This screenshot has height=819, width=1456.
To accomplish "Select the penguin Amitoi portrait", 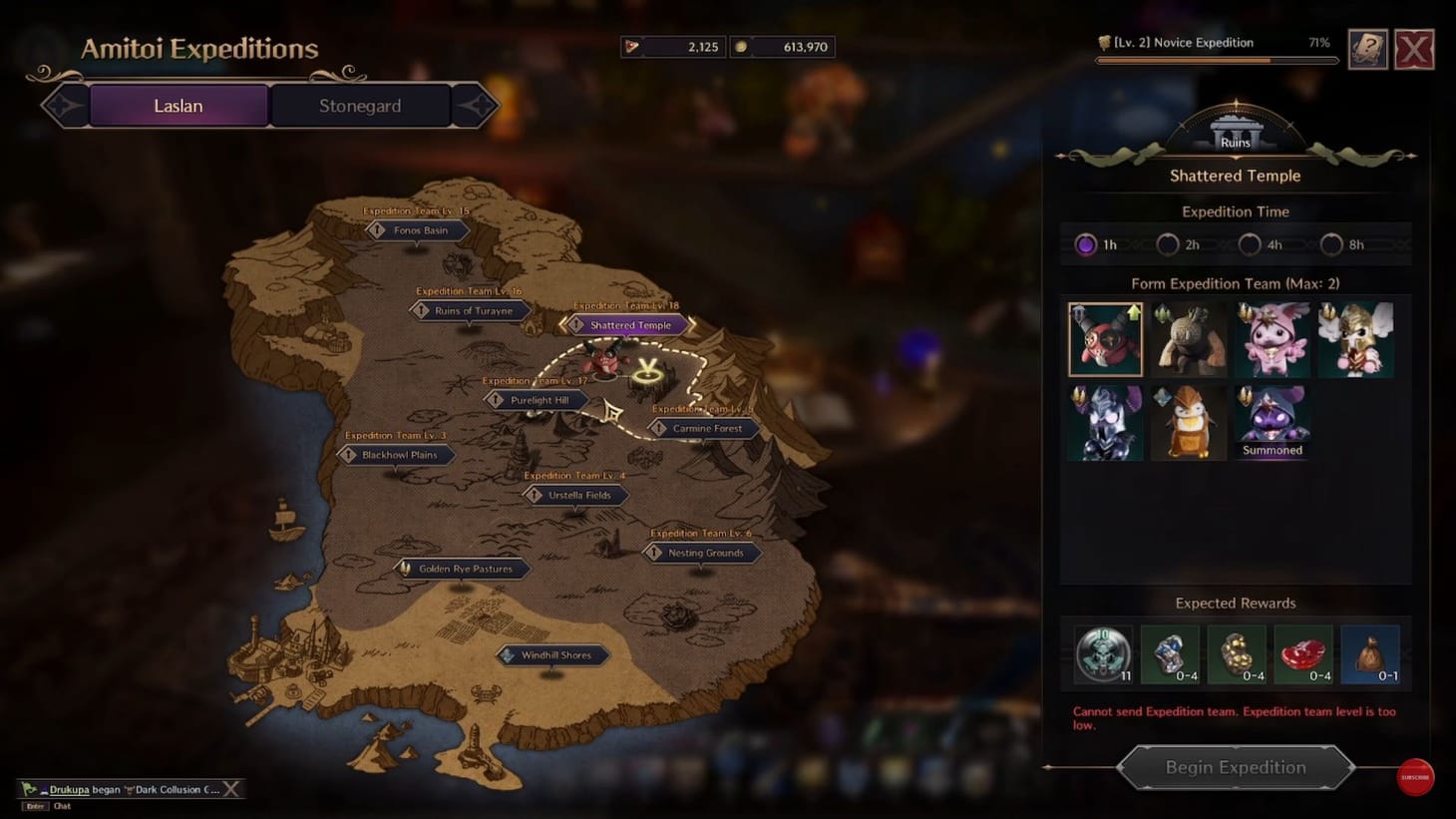I will [1189, 421].
